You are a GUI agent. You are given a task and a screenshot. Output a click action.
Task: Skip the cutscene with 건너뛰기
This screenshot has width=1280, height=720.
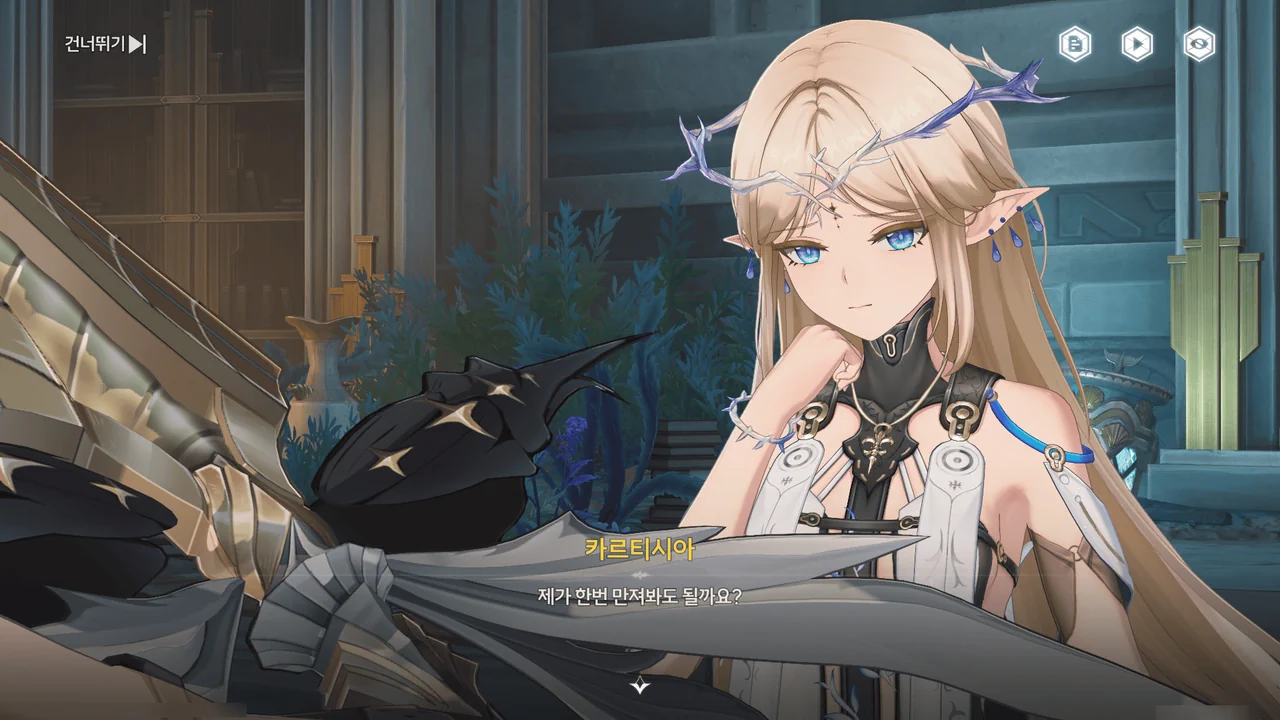105,44
